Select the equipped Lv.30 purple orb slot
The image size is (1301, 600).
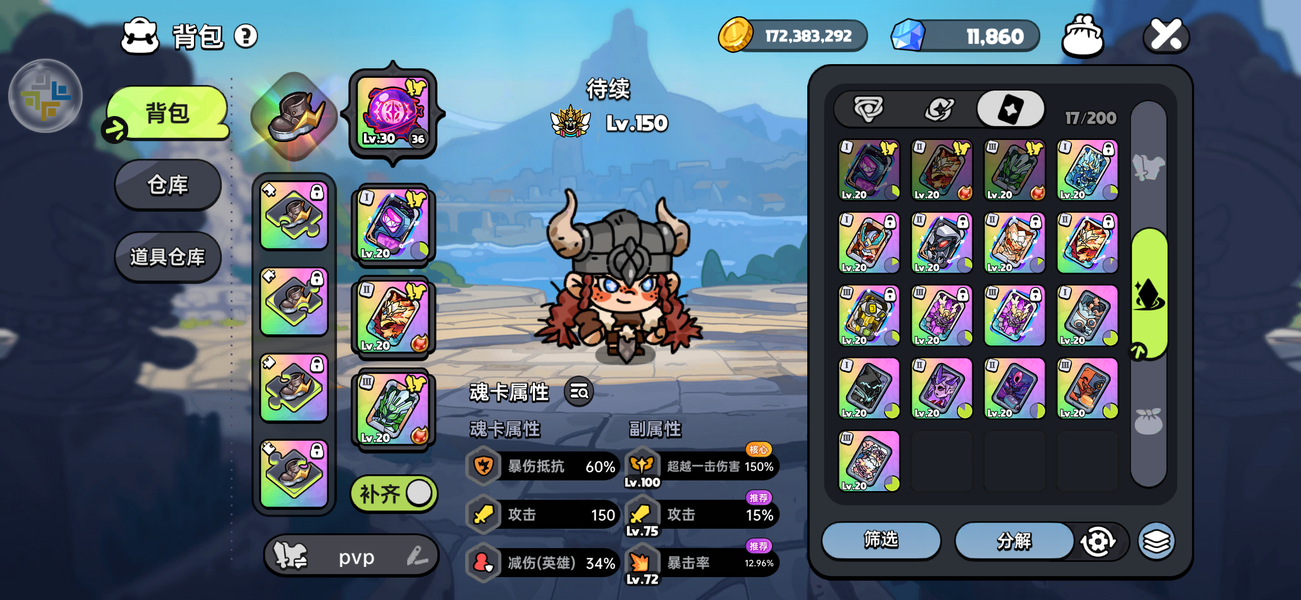[x=392, y=112]
